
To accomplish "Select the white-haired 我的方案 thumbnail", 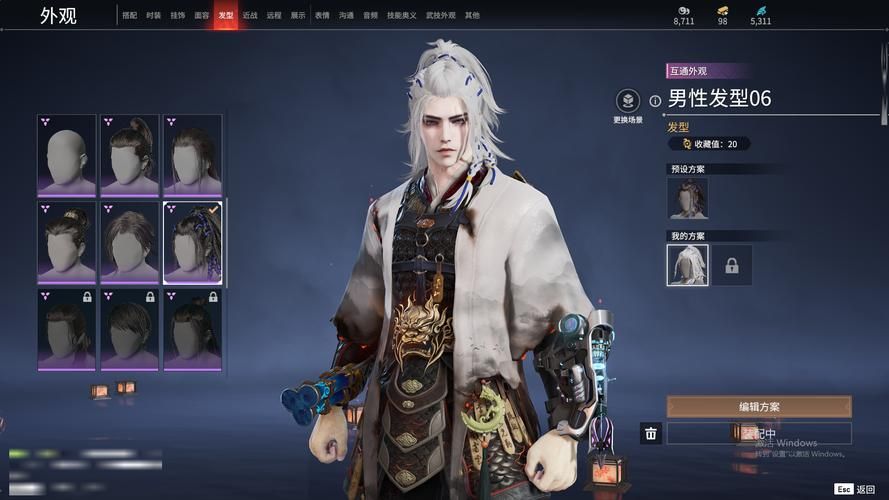I will 688,265.
